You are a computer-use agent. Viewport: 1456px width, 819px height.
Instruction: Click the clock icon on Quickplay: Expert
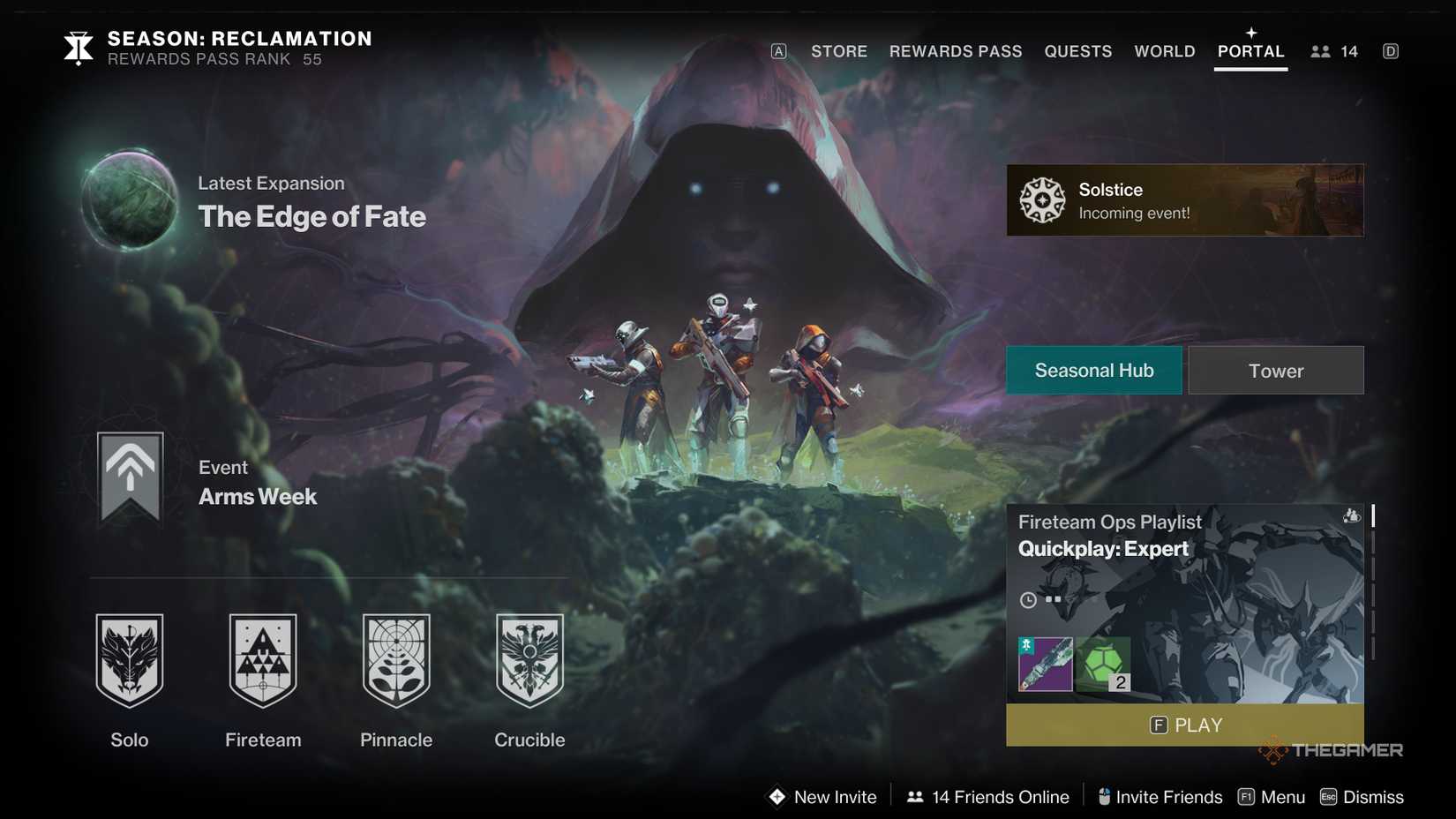(x=1028, y=600)
